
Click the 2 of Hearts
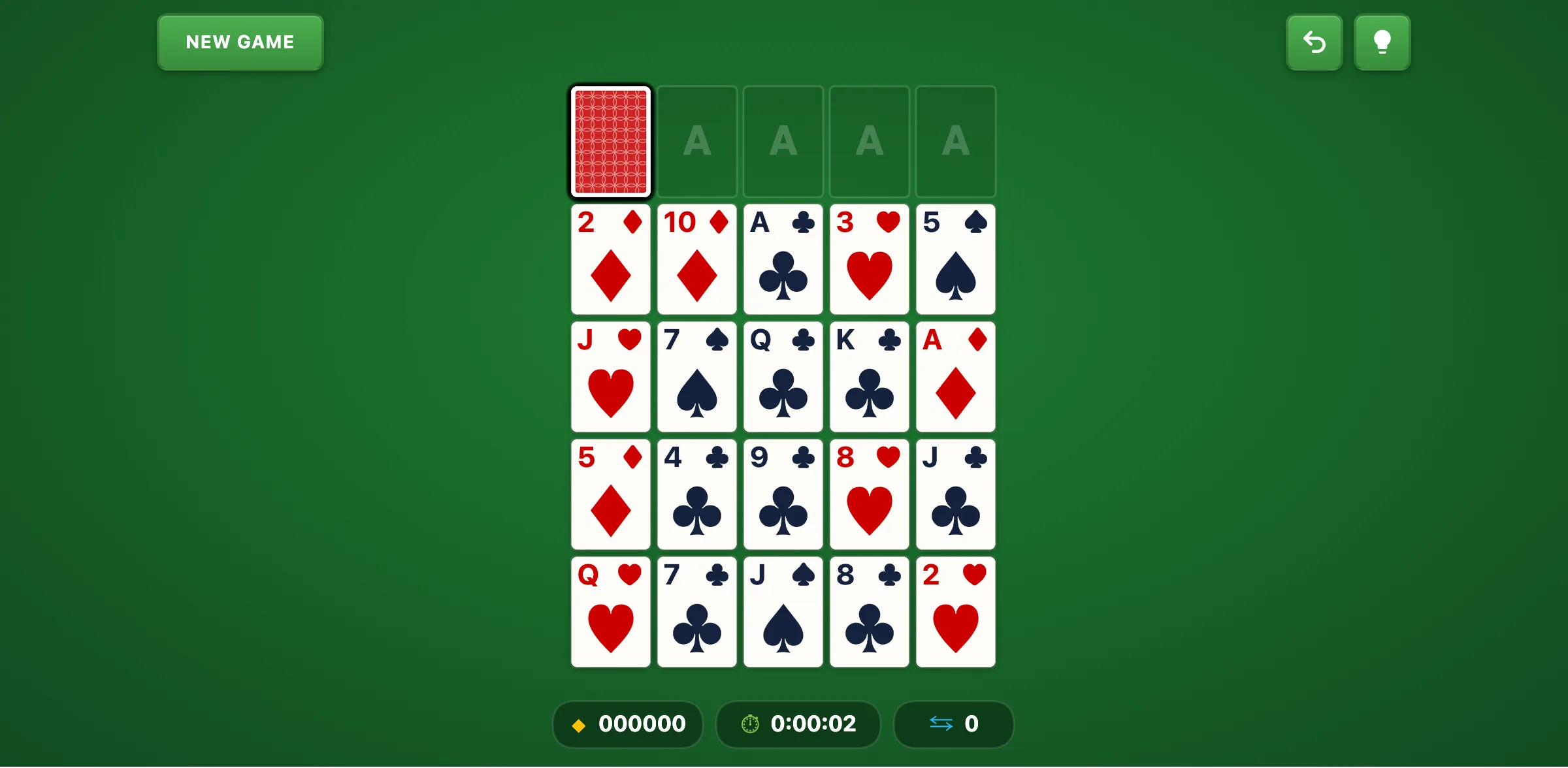tap(955, 612)
